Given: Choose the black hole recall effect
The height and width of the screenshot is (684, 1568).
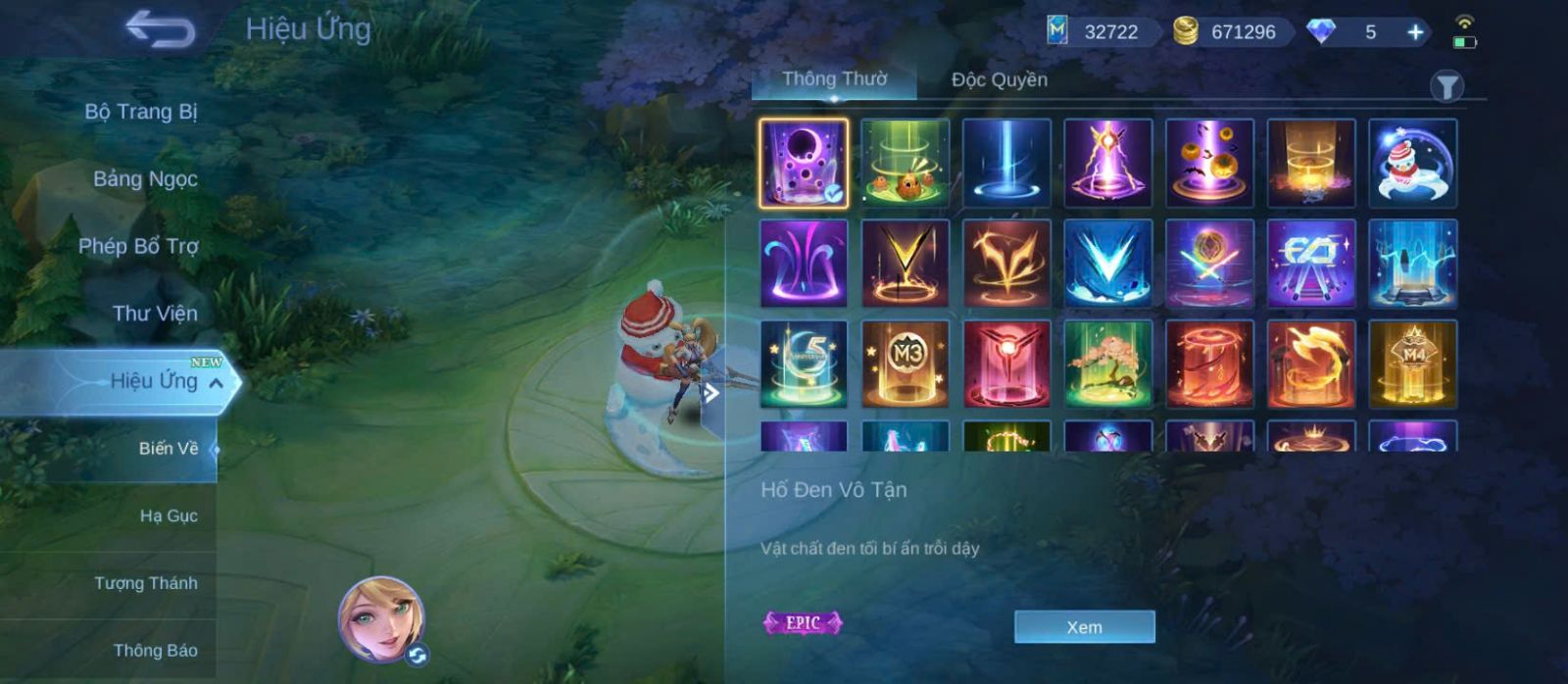Looking at the screenshot, I should [x=804, y=164].
